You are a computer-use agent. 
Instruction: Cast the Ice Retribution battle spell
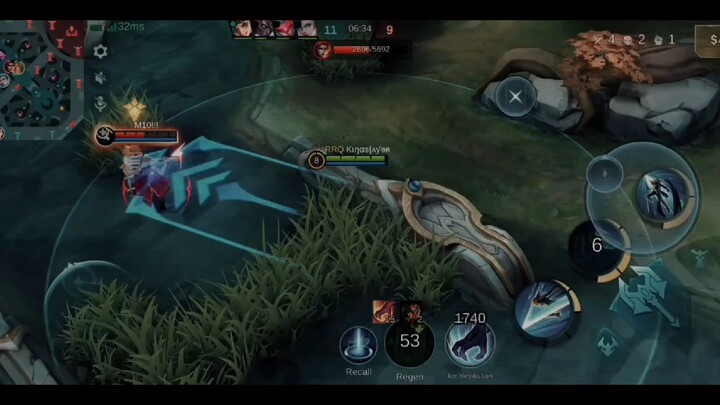(x=469, y=343)
